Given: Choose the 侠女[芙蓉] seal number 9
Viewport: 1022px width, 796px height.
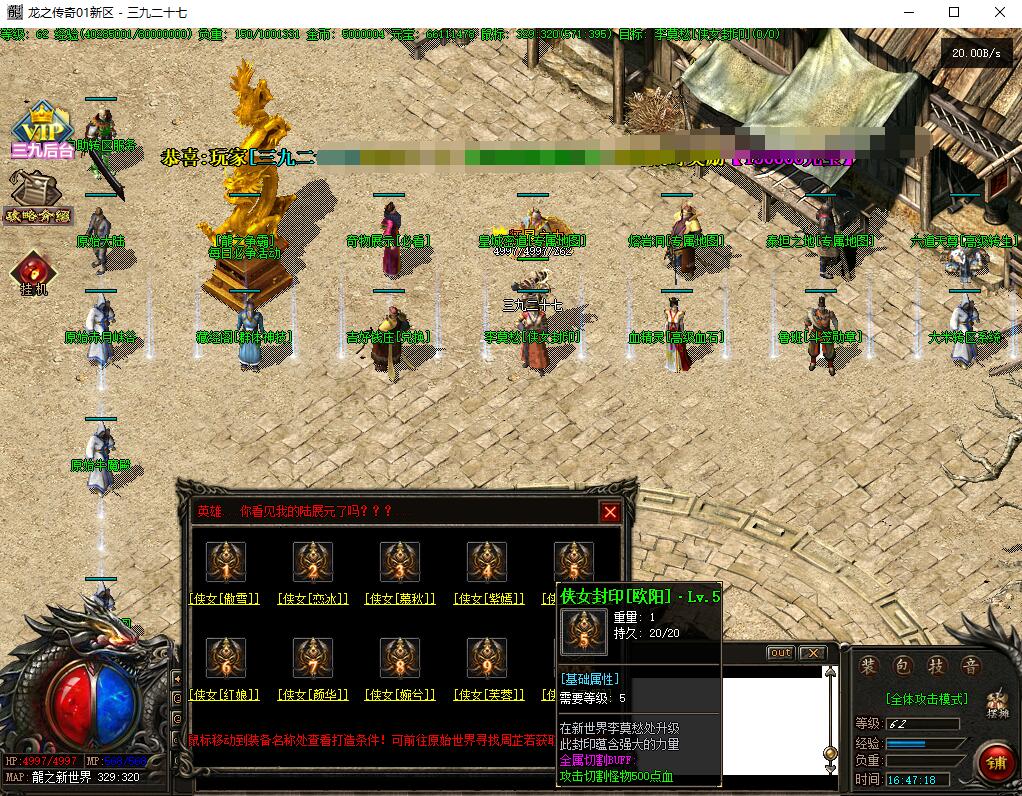Looking at the screenshot, I should click(487, 658).
